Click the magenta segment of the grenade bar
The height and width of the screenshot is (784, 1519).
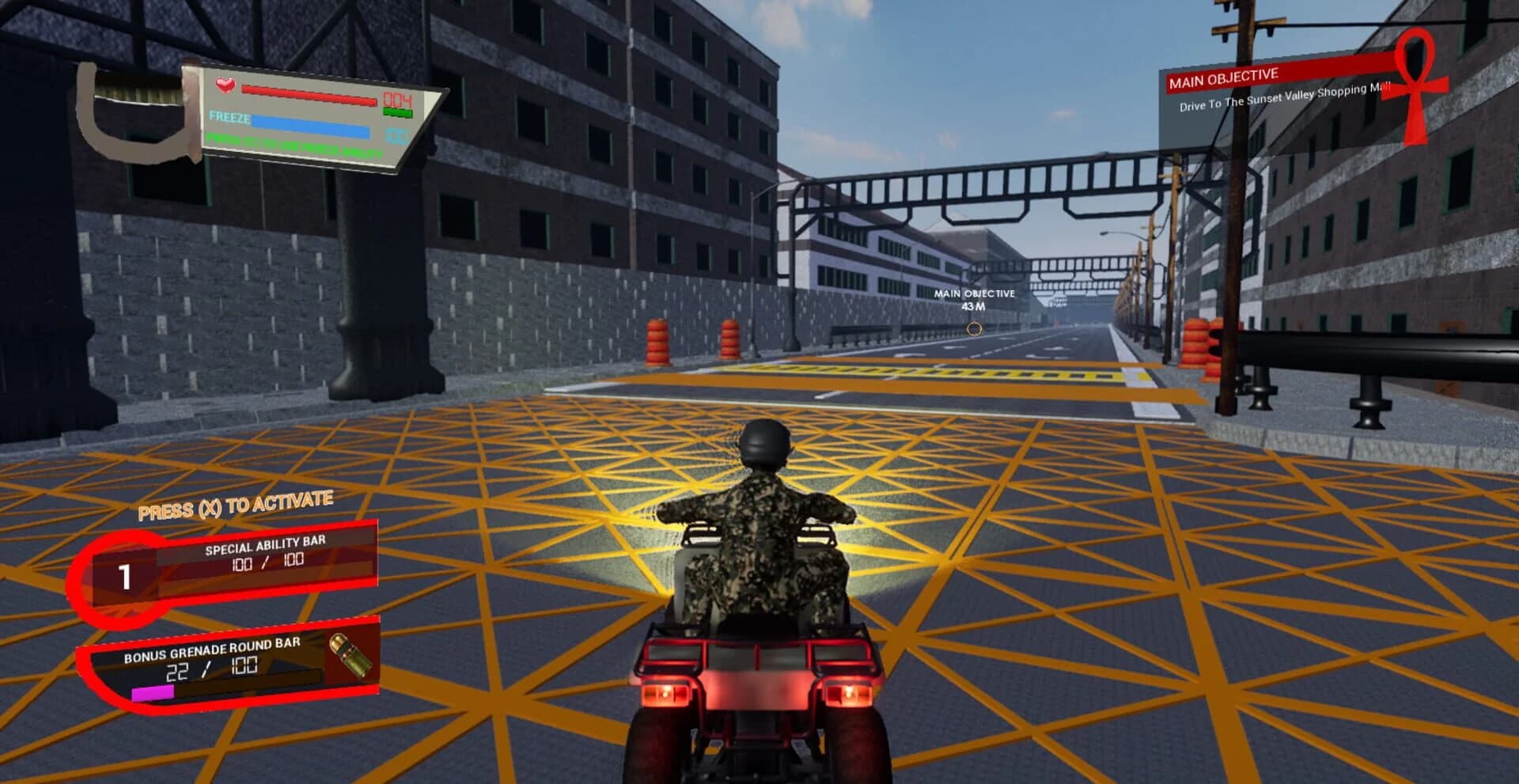pos(152,693)
